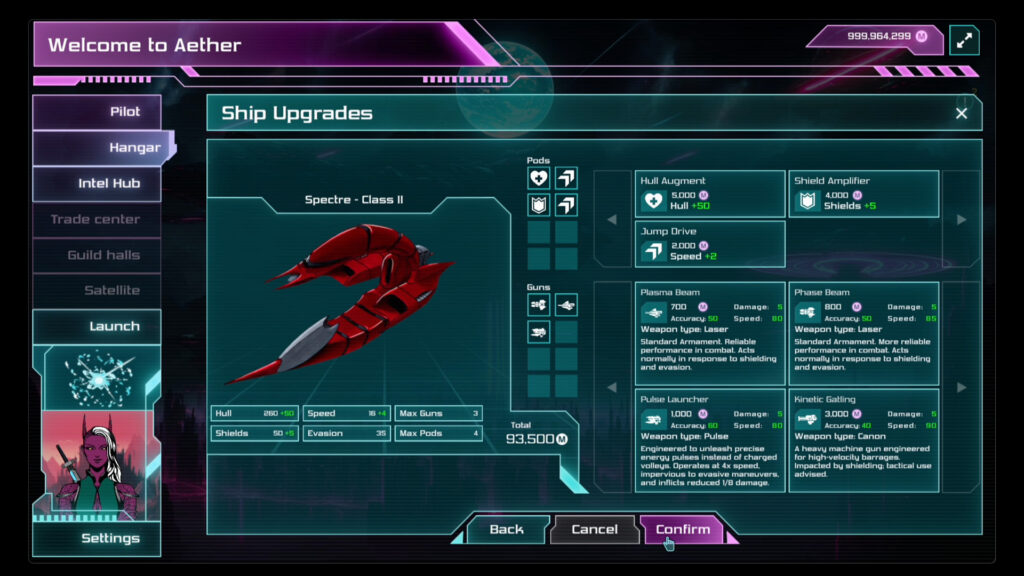The height and width of the screenshot is (576, 1024).
Task: Toggle fullscreen with the expand arrows icon
Action: coord(964,40)
